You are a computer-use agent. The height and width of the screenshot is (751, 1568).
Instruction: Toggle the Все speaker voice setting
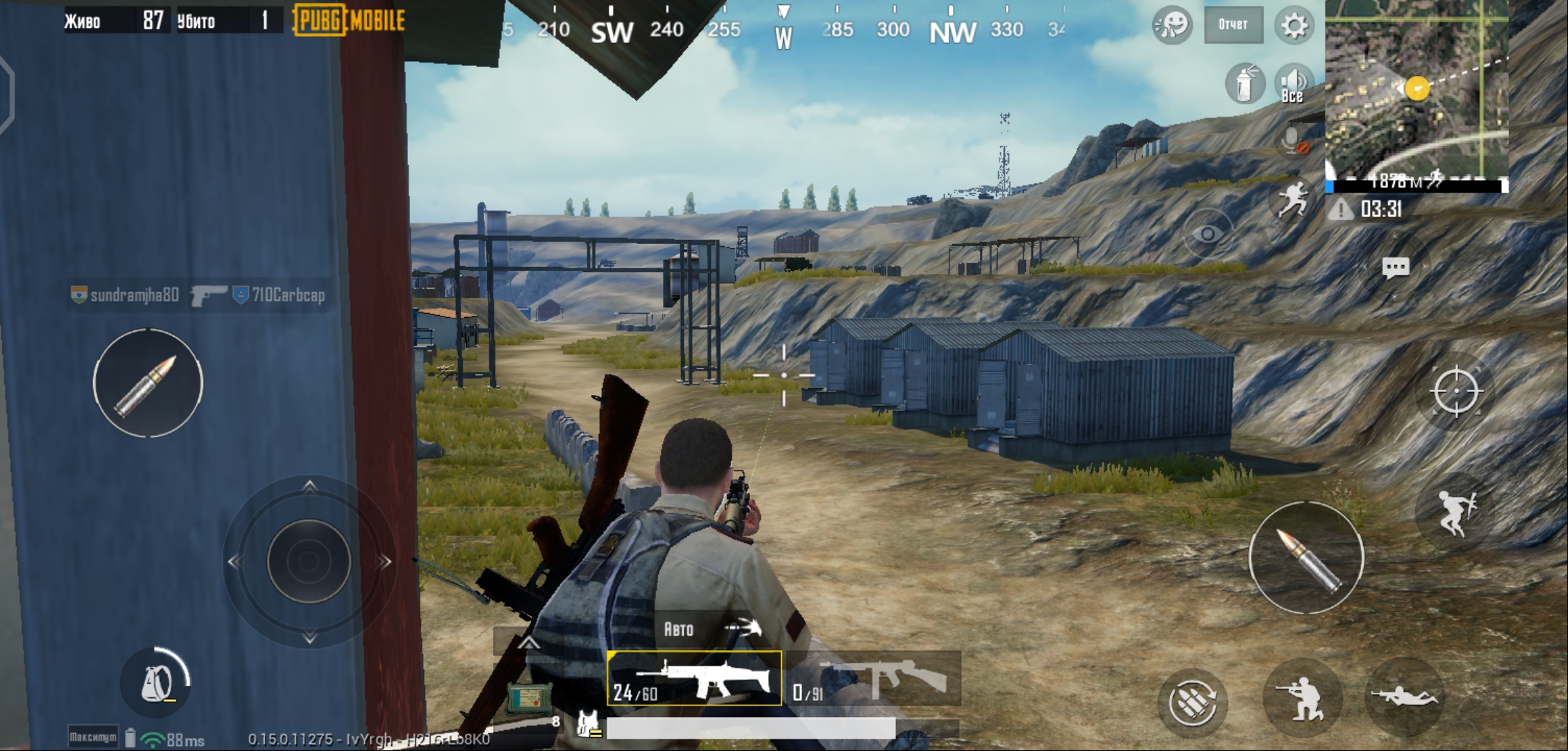point(1293,85)
